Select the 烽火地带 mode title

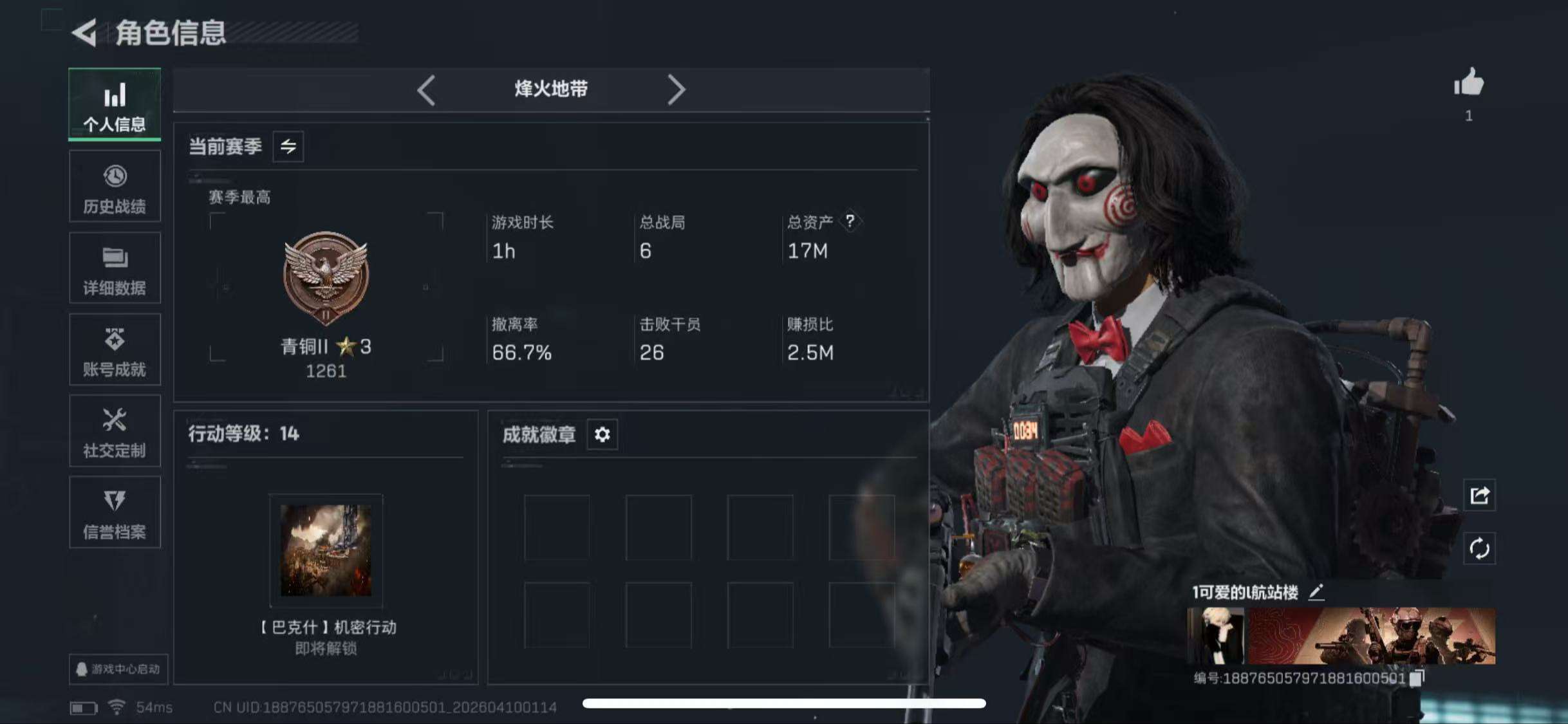[x=550, y=89]
